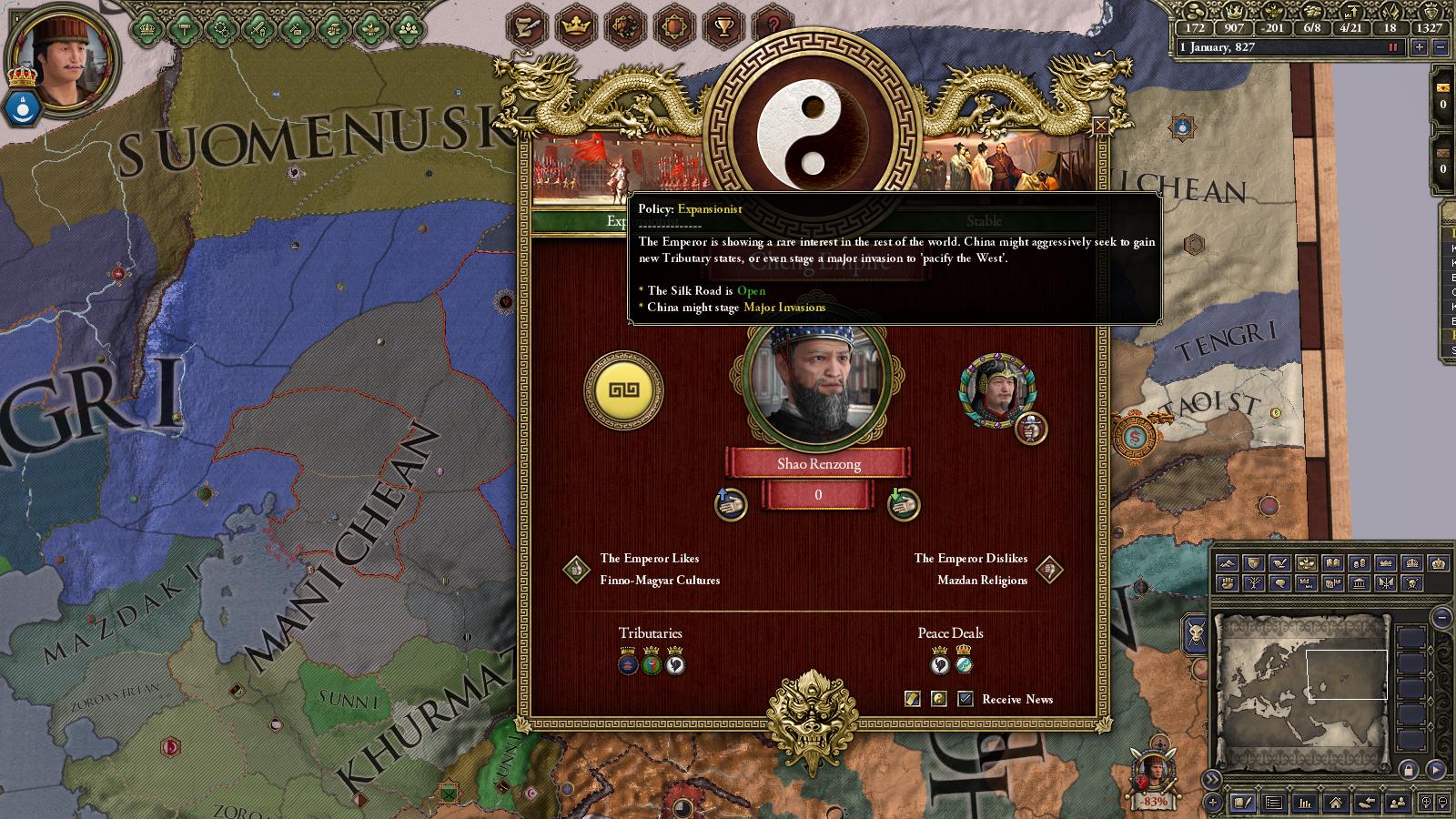Close the China emperor window
Image resolution: width=1456 pixels, height=819 pixels.
click(1100, 126)
